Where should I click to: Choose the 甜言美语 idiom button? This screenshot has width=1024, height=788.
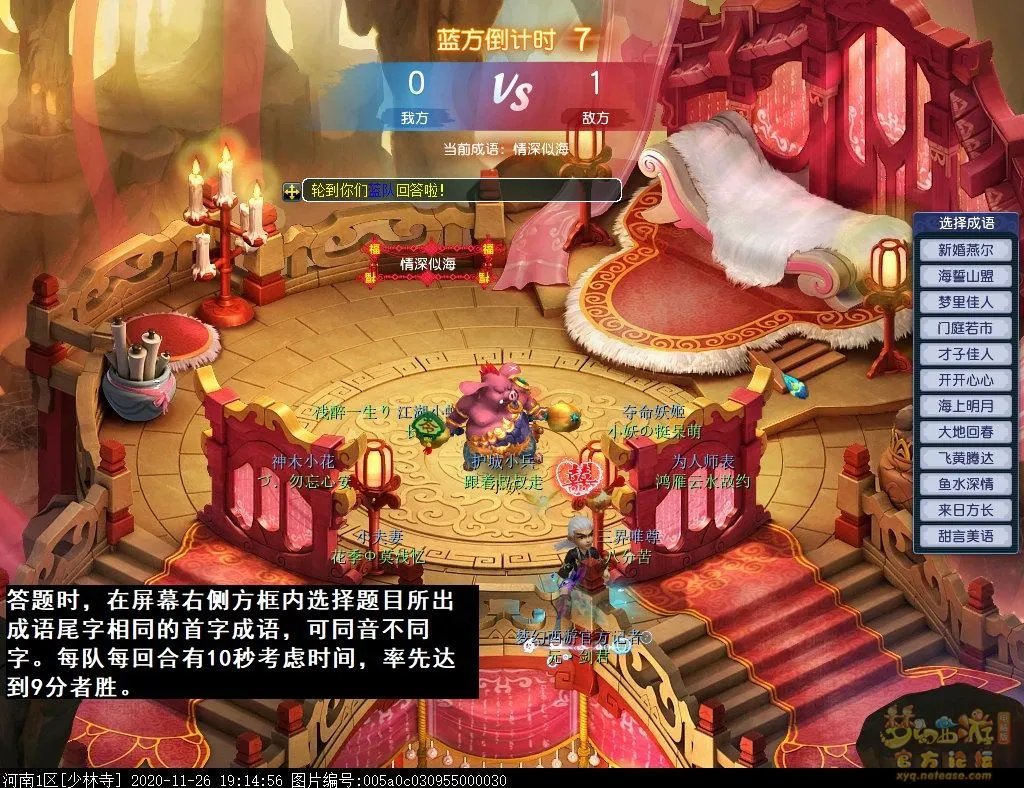point(965,536)
